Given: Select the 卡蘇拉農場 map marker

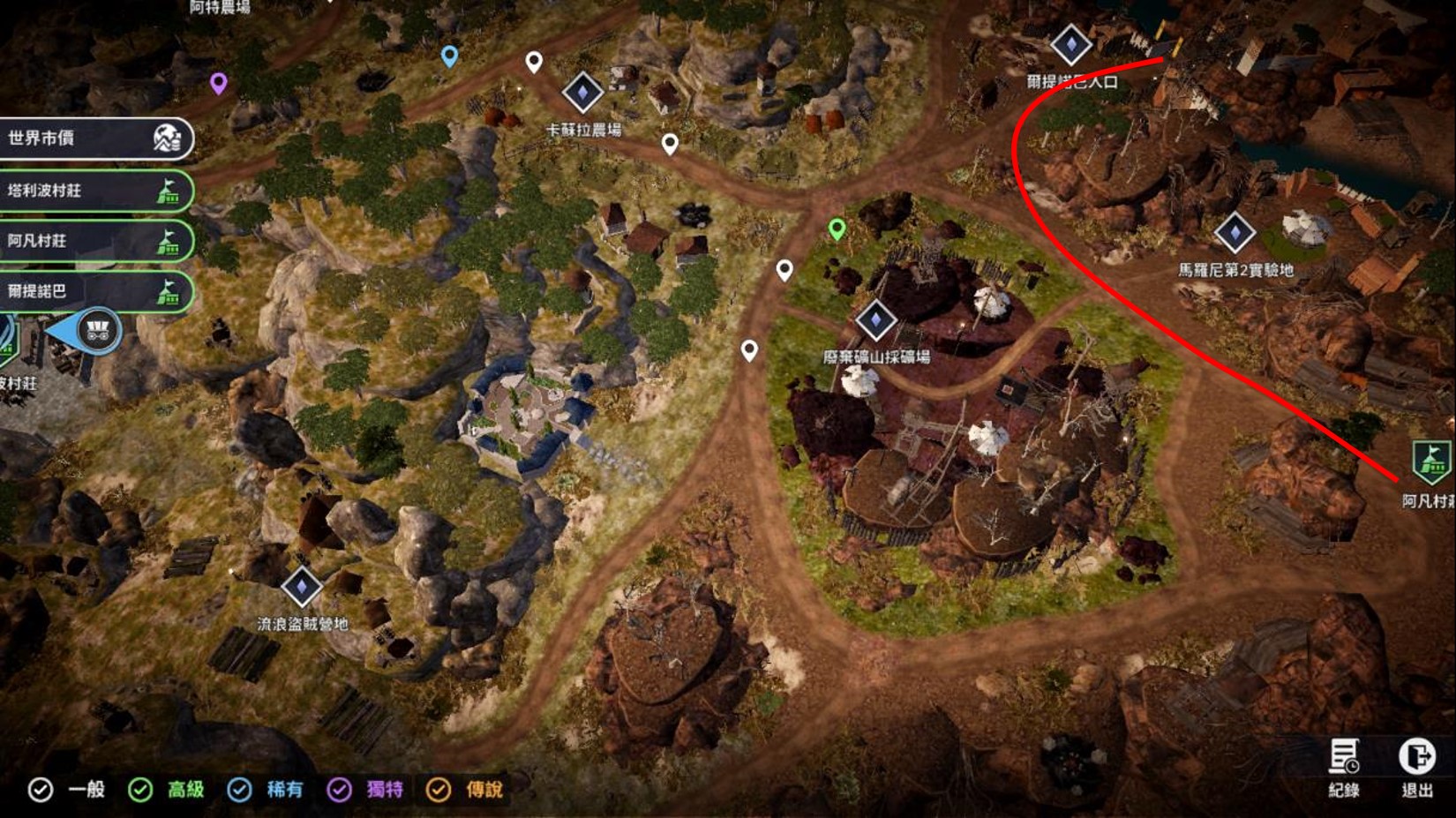Looking at the screenshot, I should [x=582, y=92].
